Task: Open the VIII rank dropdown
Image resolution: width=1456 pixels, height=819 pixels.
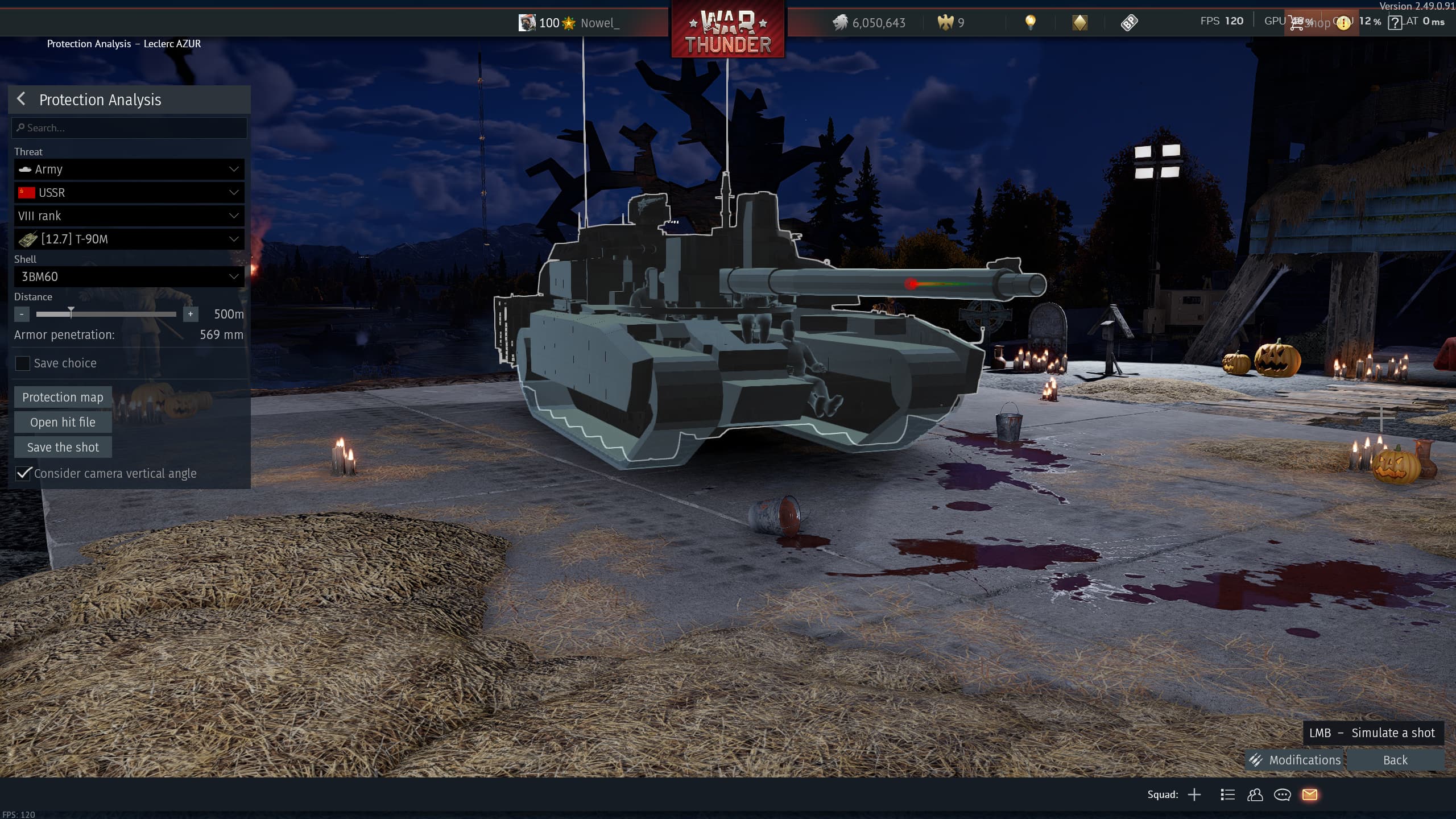Action: [x=130, y=216]
